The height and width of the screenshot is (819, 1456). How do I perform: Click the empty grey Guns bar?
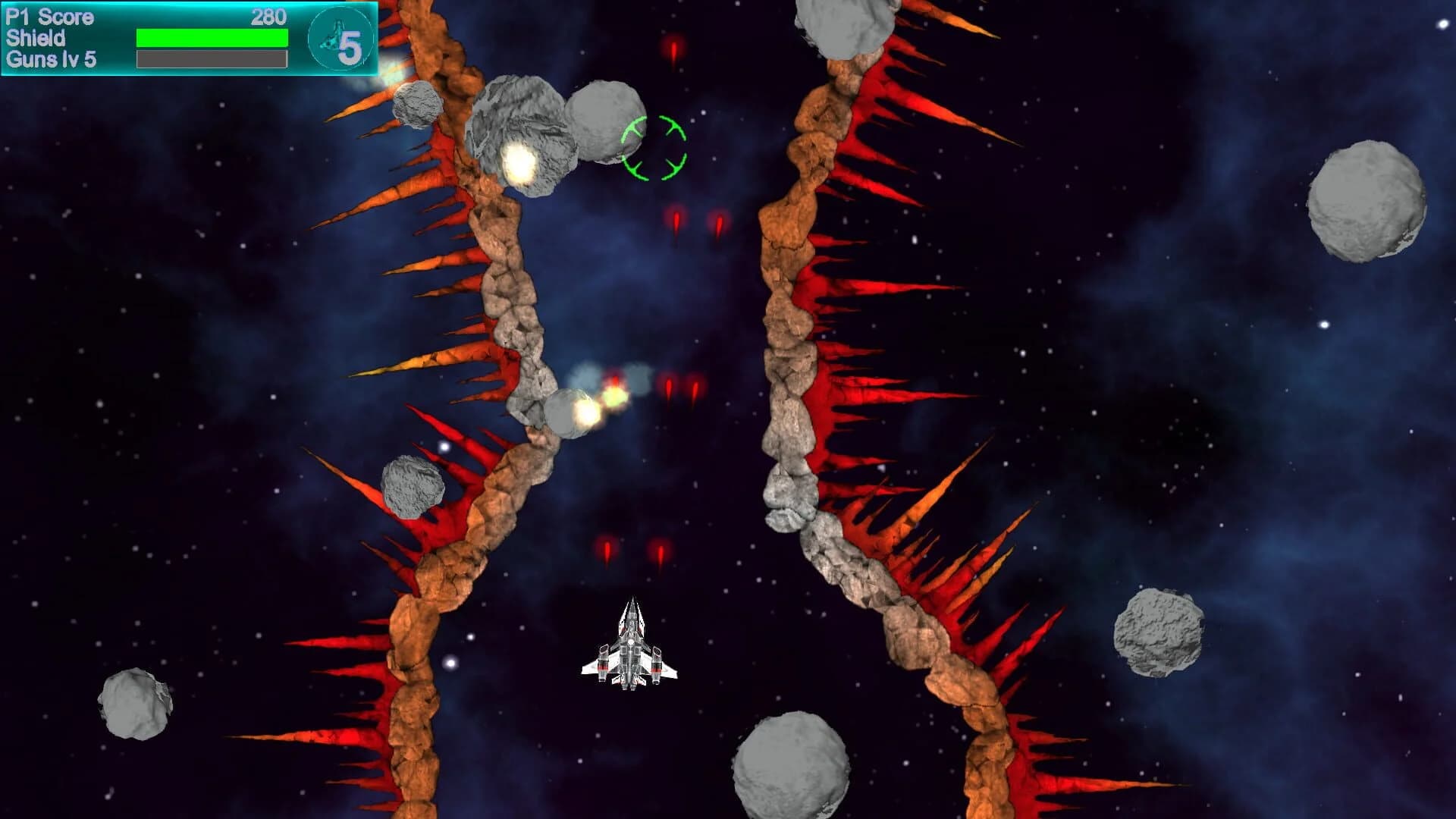click(x=211, y=58)
